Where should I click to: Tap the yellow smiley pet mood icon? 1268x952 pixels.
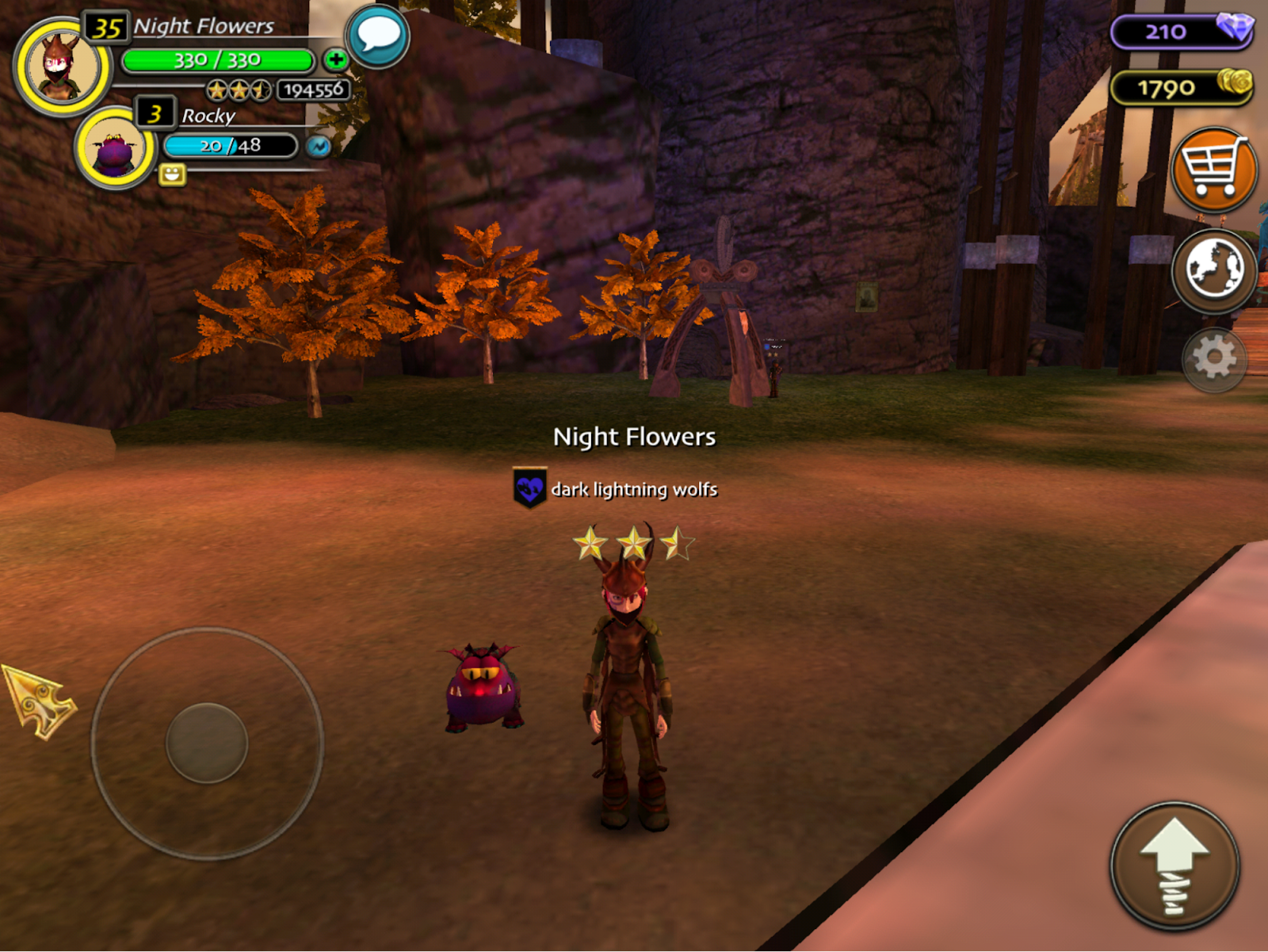(172, 174)
